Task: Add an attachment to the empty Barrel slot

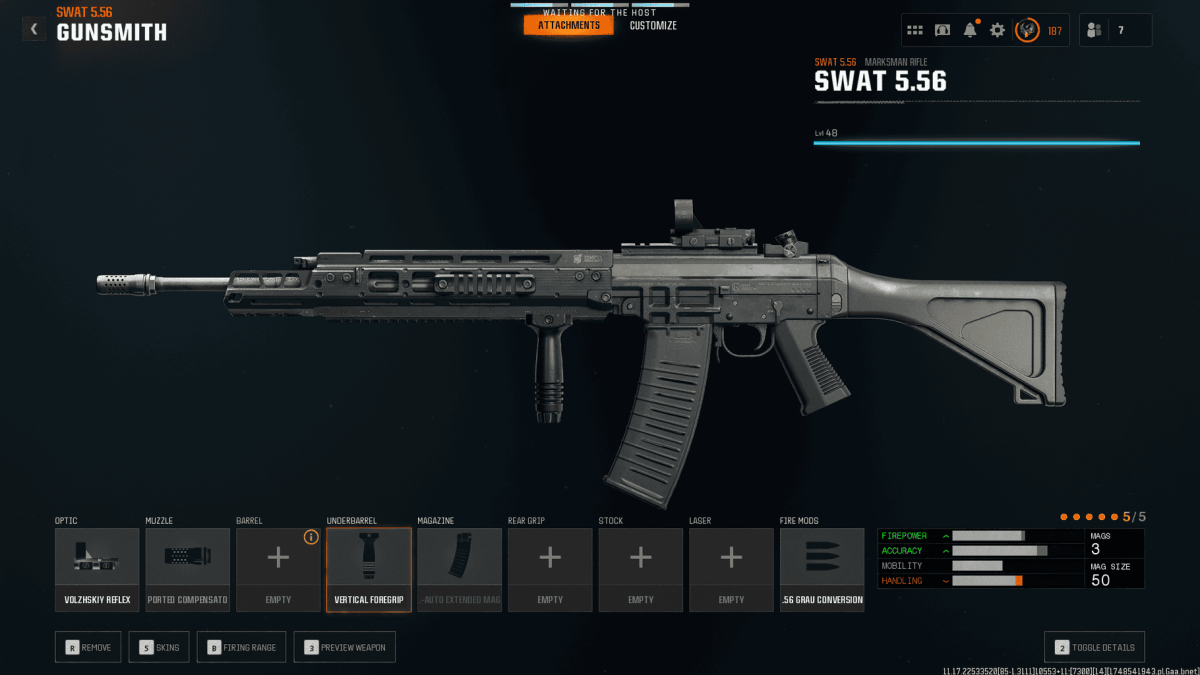Action: 278,569
